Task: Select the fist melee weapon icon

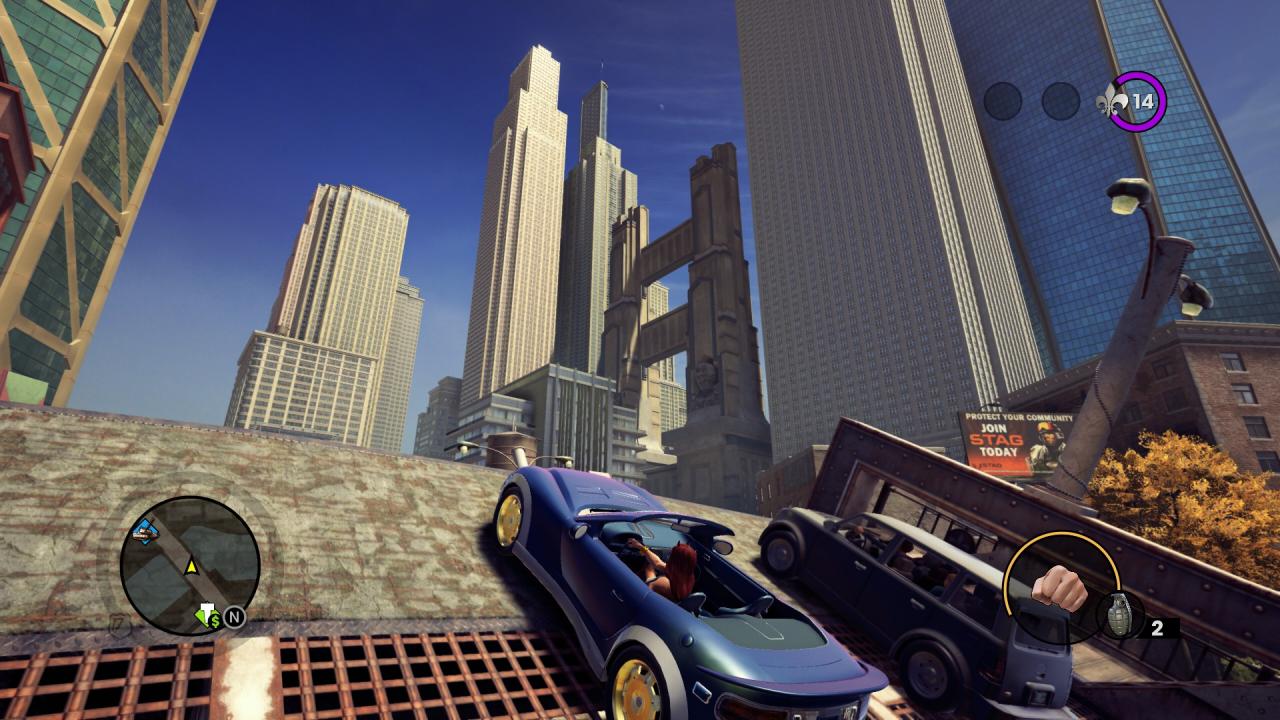Action: tap(1059, 588)
